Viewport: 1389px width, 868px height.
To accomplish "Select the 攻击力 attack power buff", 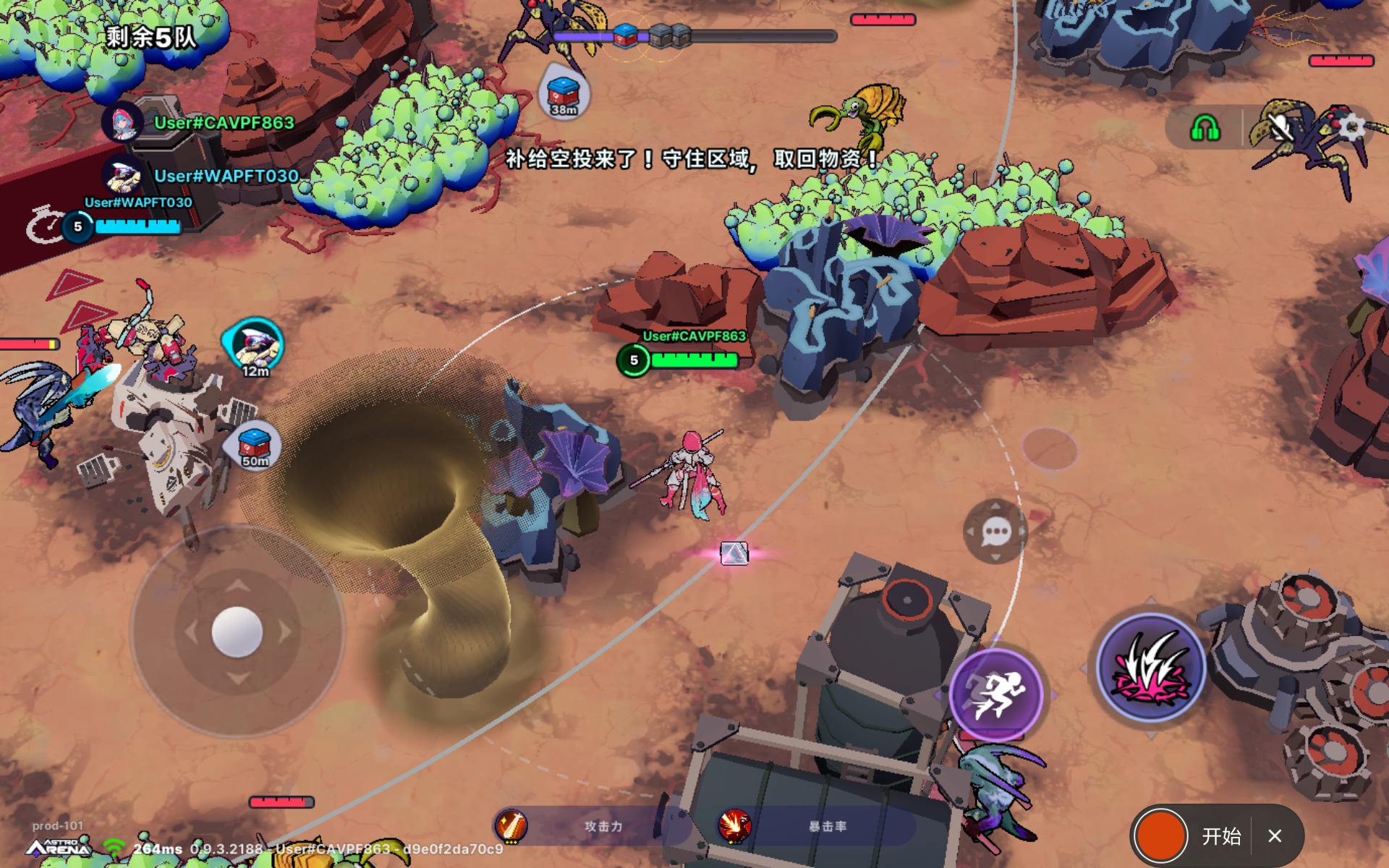I will (x=511, y=826).
